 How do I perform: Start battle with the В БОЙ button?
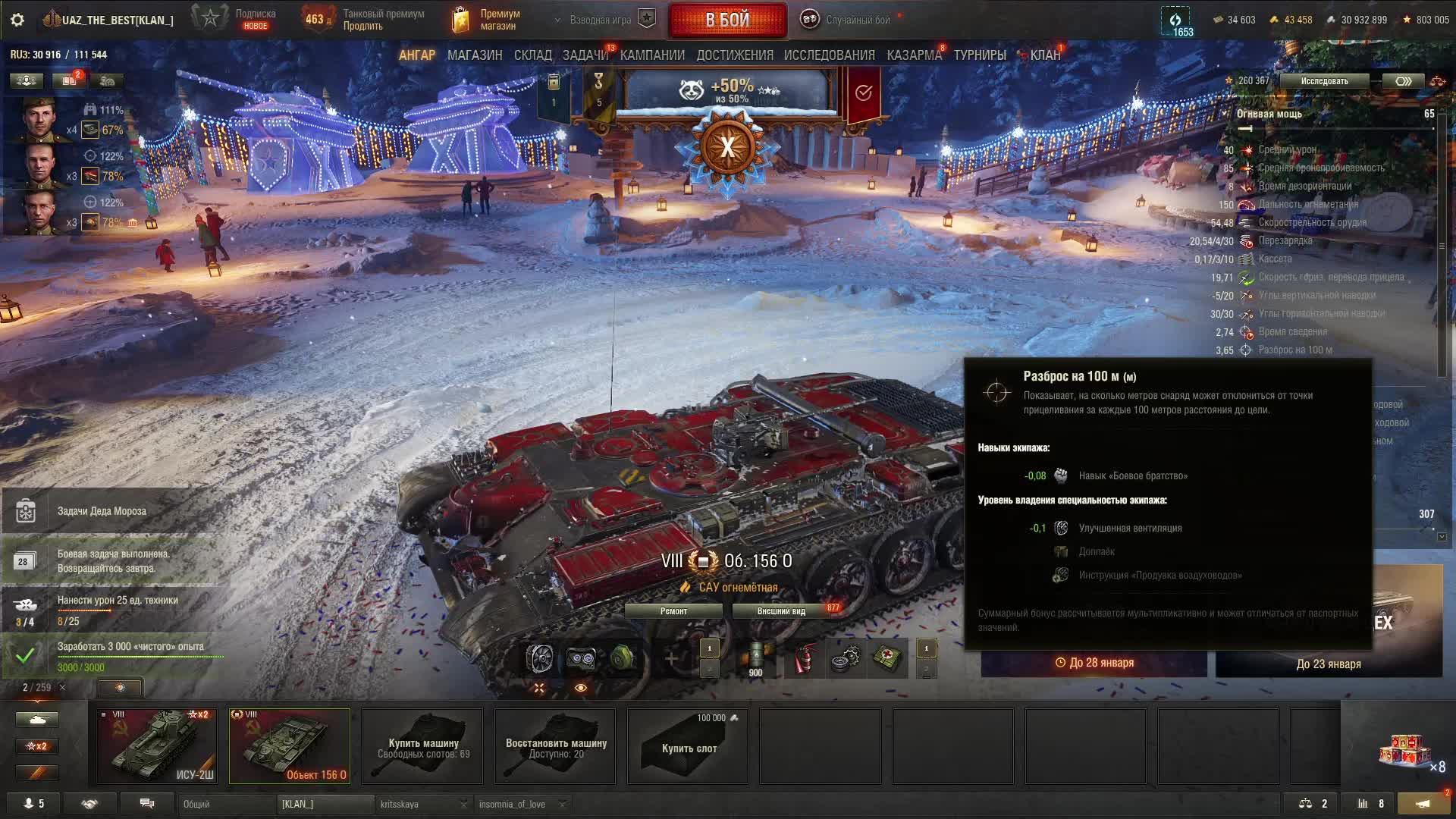[727, 20]
